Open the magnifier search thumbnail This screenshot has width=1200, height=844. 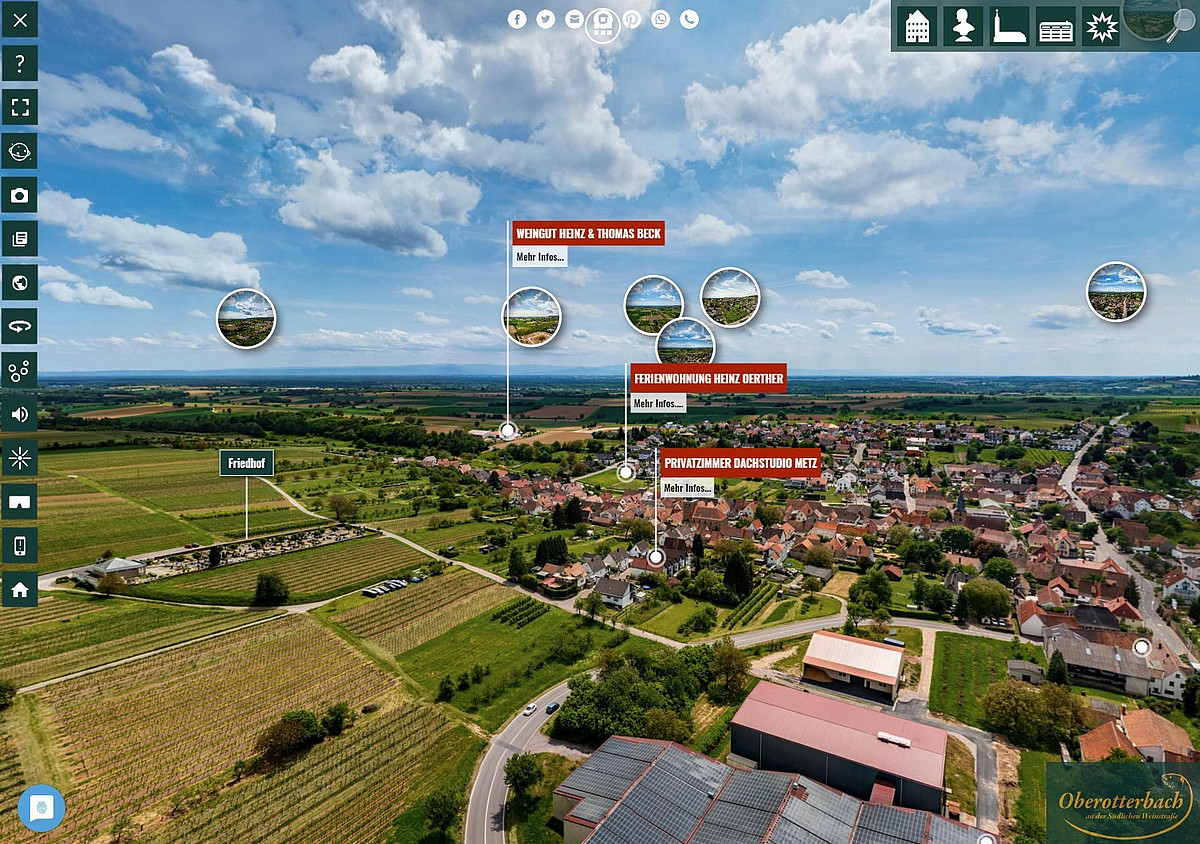tap(1162, 20)
